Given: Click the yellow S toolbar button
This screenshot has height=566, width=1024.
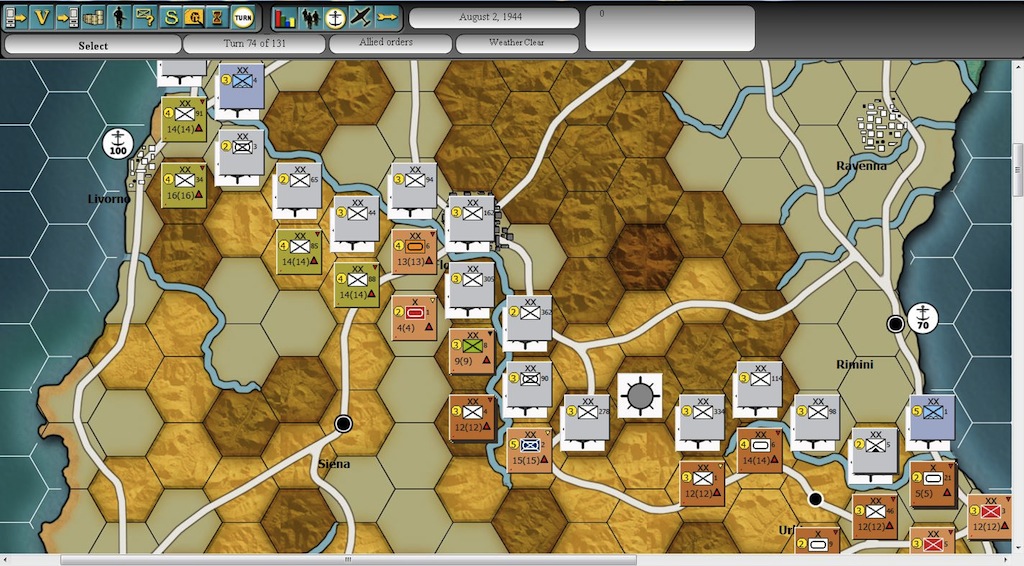Looking at the screenshot, I should point(171,17).
